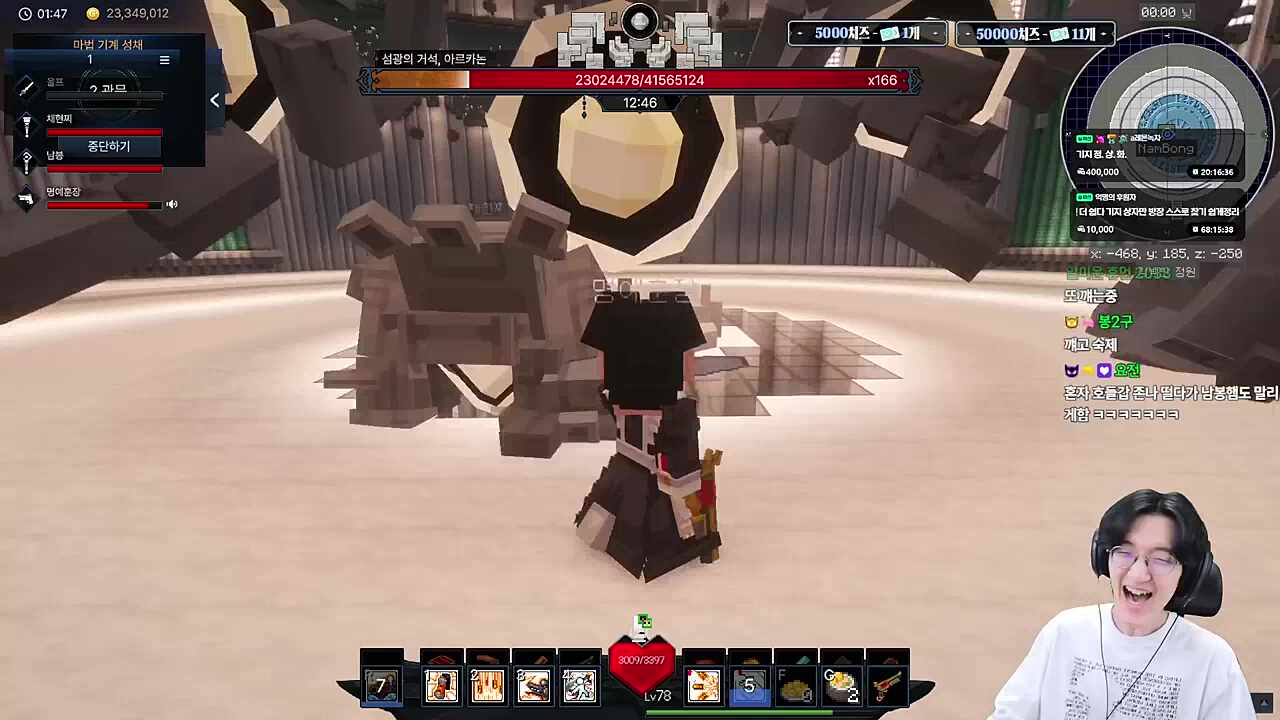This screenshot has height=720, width=1280.
Task: Click the 중단하기 (stop) button
Action: 108,146
